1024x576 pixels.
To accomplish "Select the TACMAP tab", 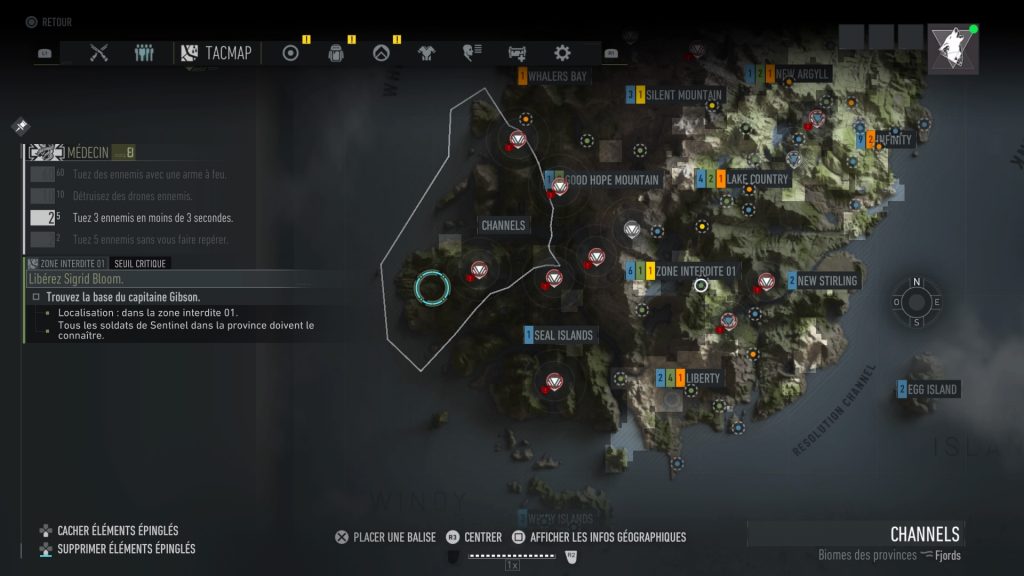I will click(x=216, y=53).
